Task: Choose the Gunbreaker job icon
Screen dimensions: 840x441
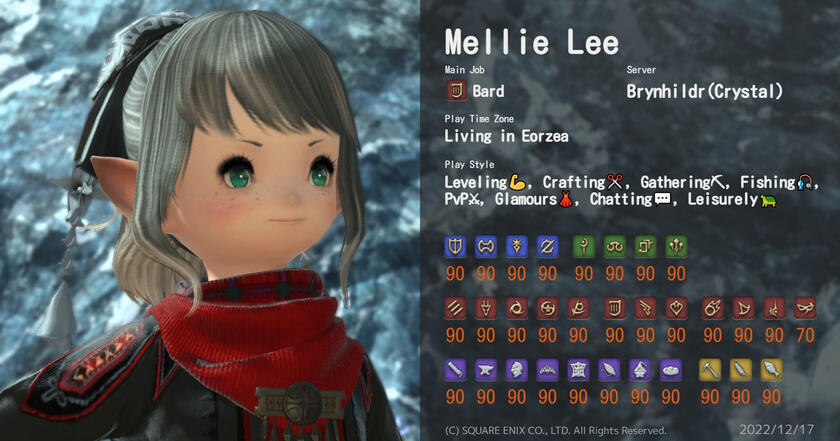Action: click(547, 247)
